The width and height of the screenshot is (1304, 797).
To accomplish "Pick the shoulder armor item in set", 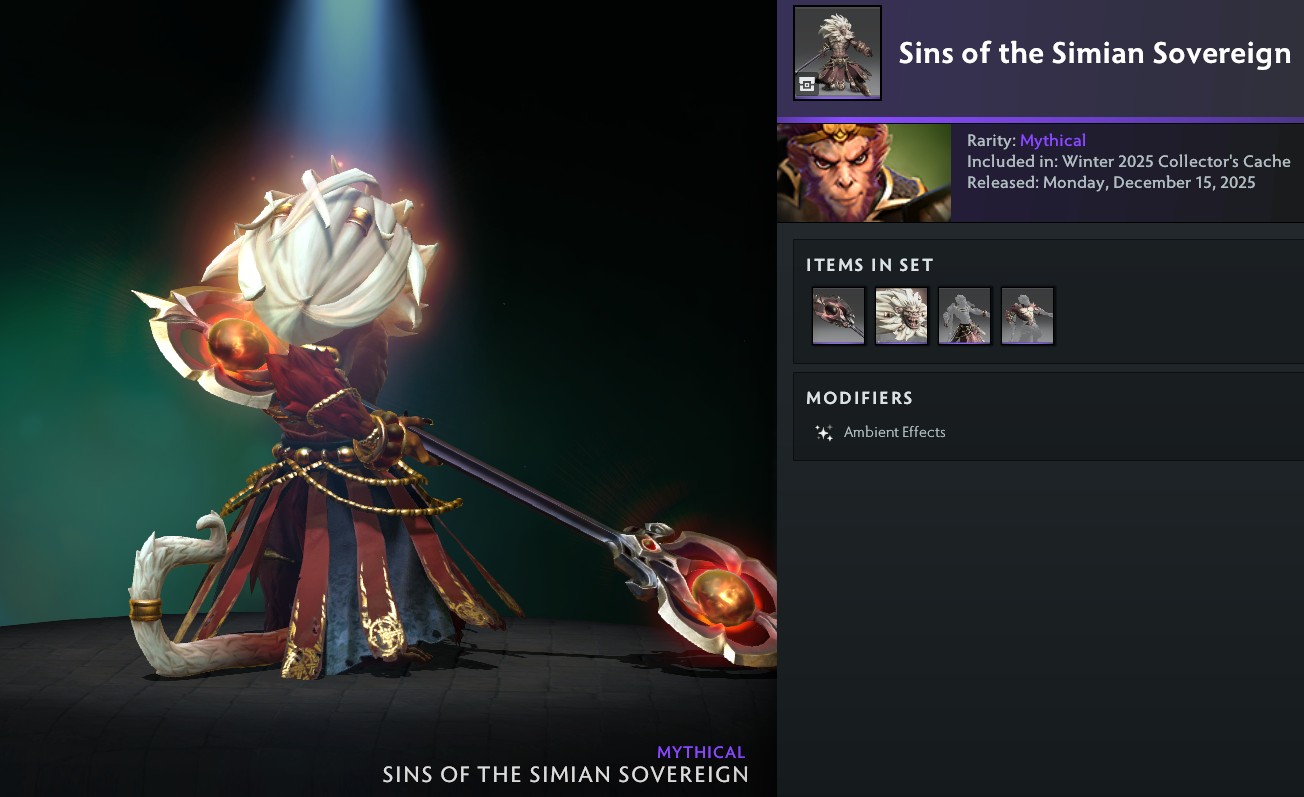I will point(1027,316).
